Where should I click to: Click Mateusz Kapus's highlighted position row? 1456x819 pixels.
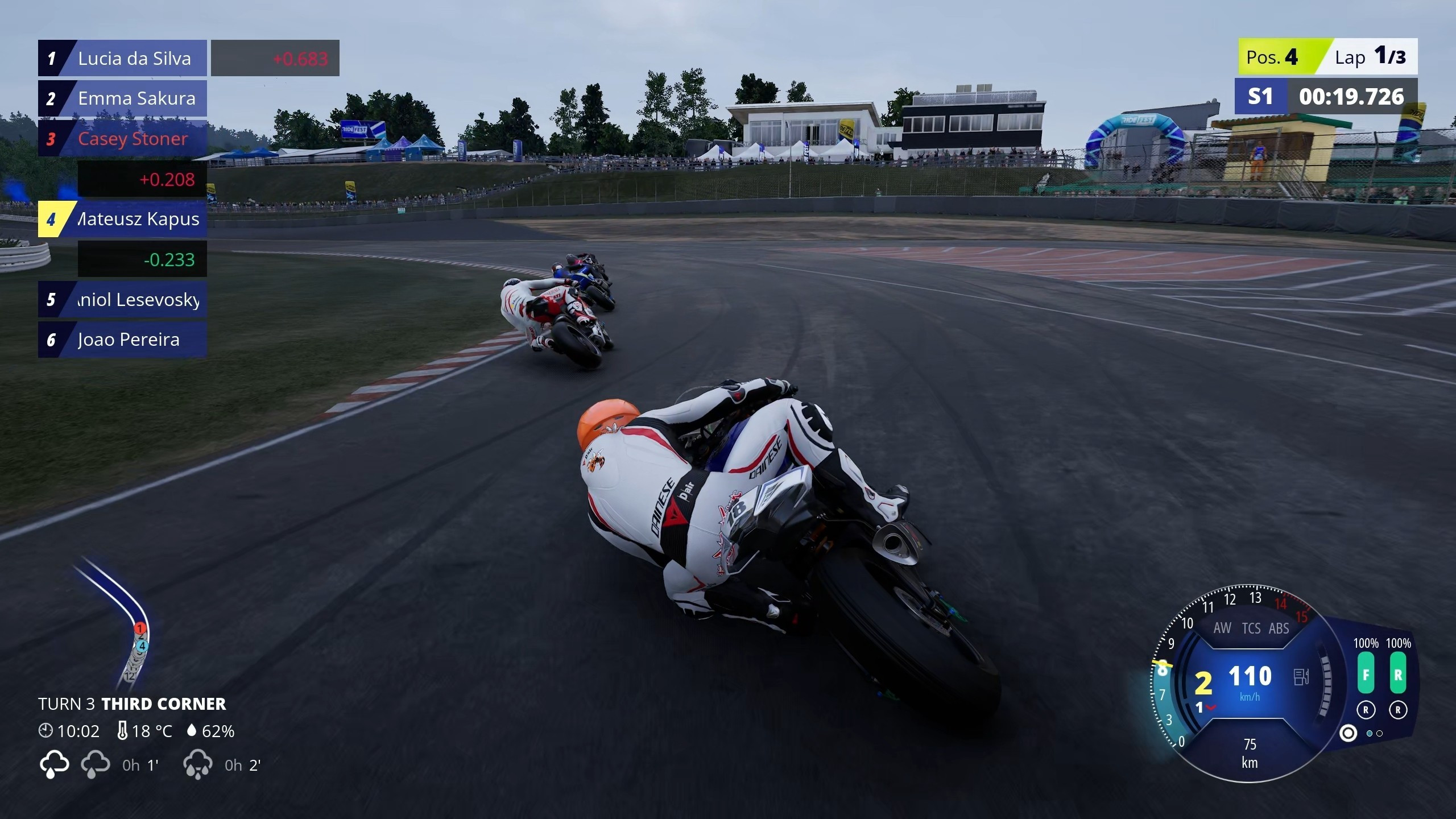(x=122, y=219)
